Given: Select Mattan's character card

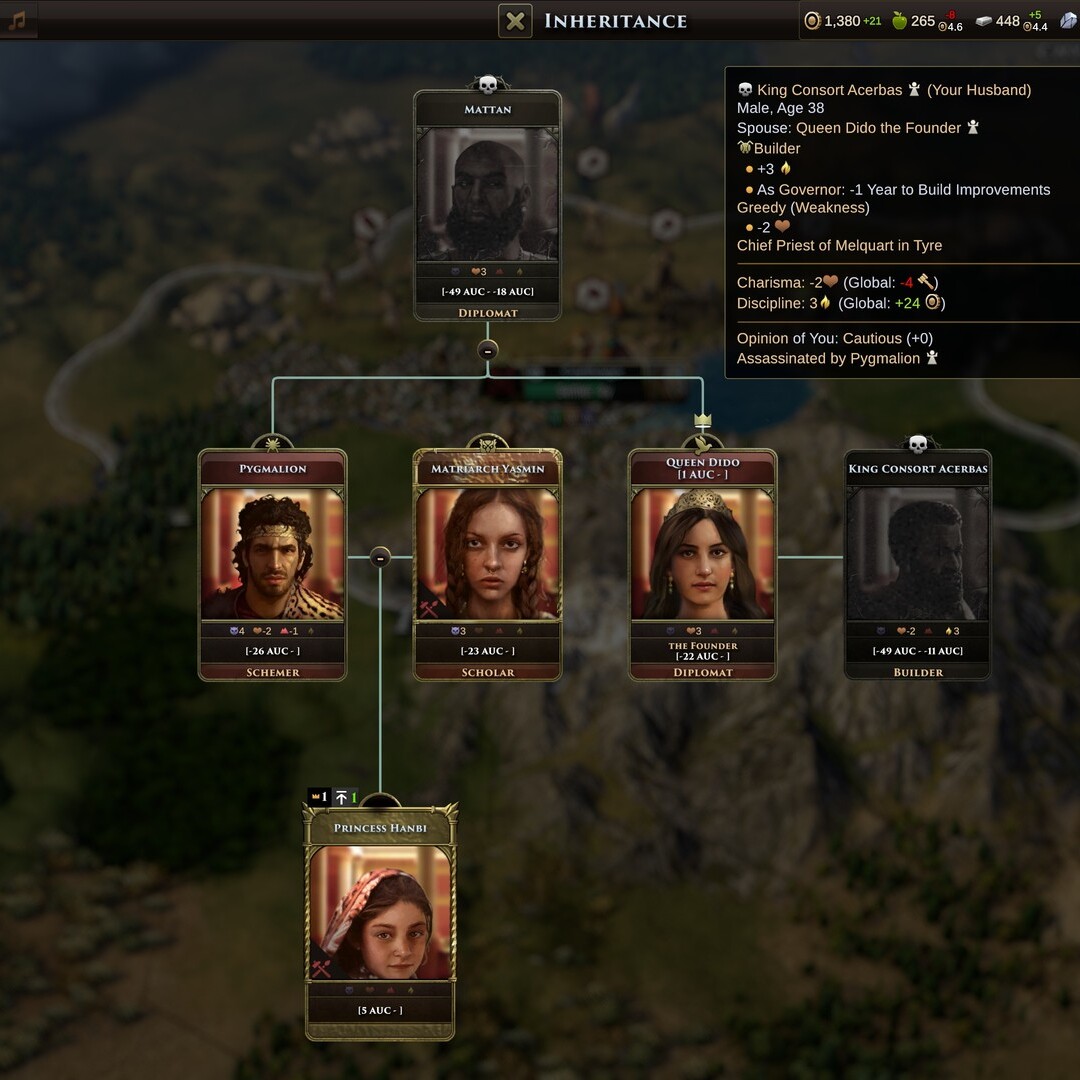Looking at the screenshot, I should [487, 205].
